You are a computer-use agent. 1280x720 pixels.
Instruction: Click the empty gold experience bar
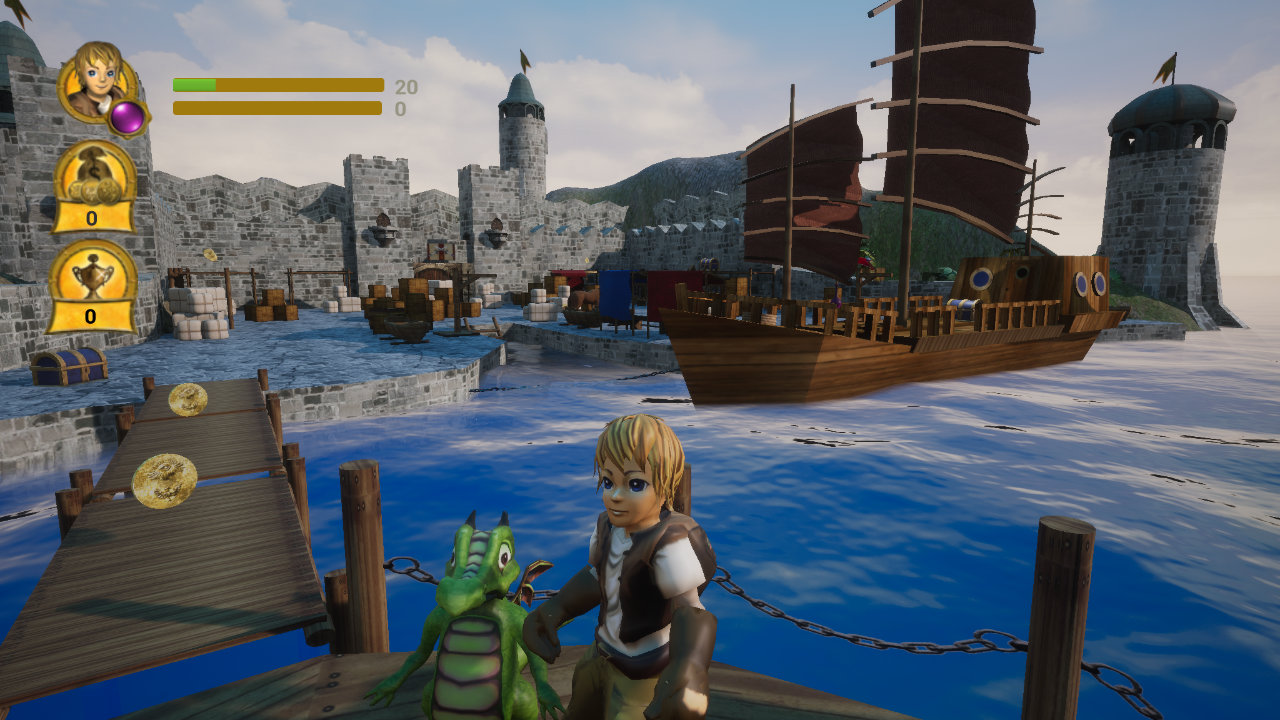(x=277, y=107)
